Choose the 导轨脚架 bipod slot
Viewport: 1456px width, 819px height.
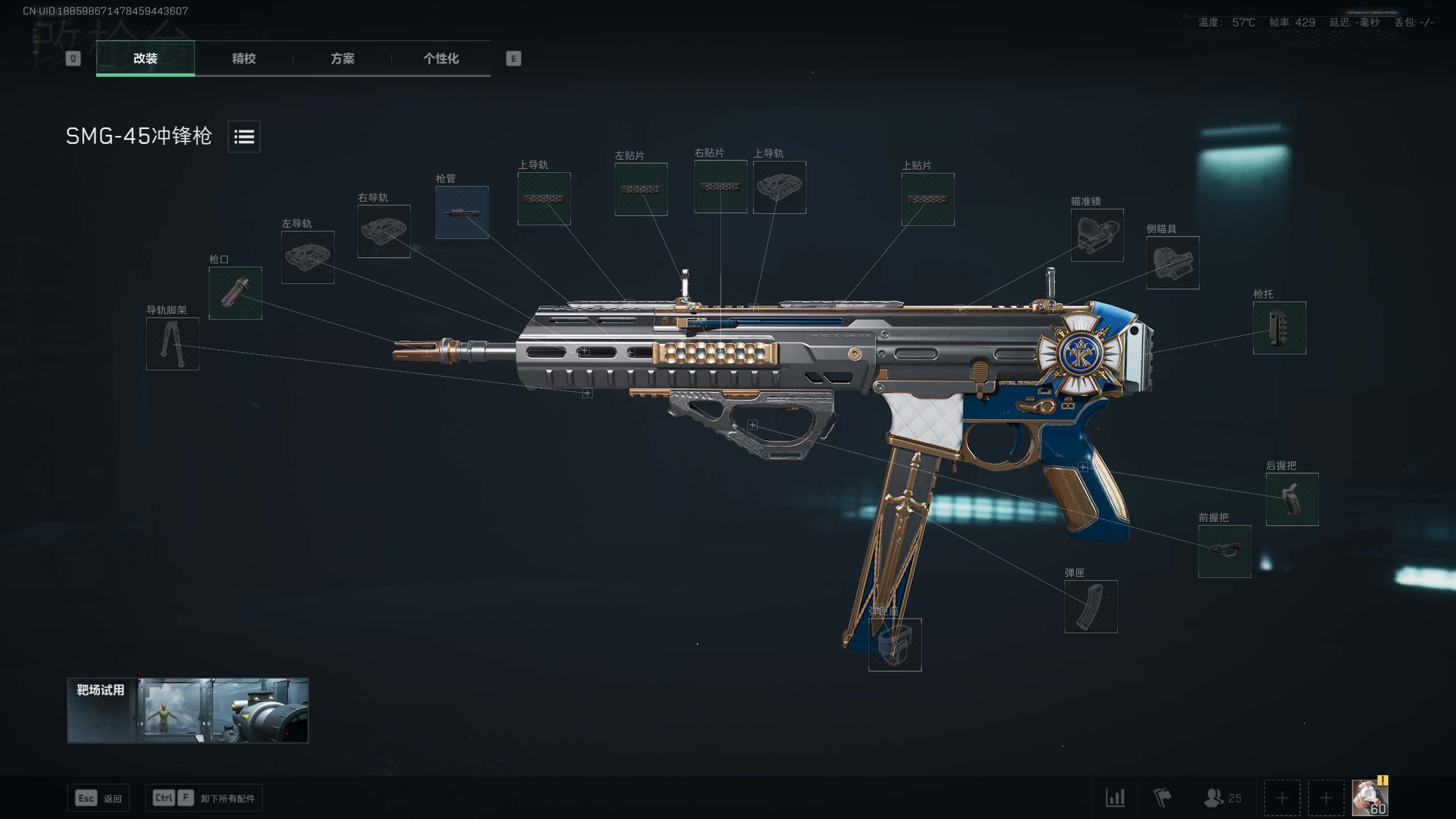[172, 344]
